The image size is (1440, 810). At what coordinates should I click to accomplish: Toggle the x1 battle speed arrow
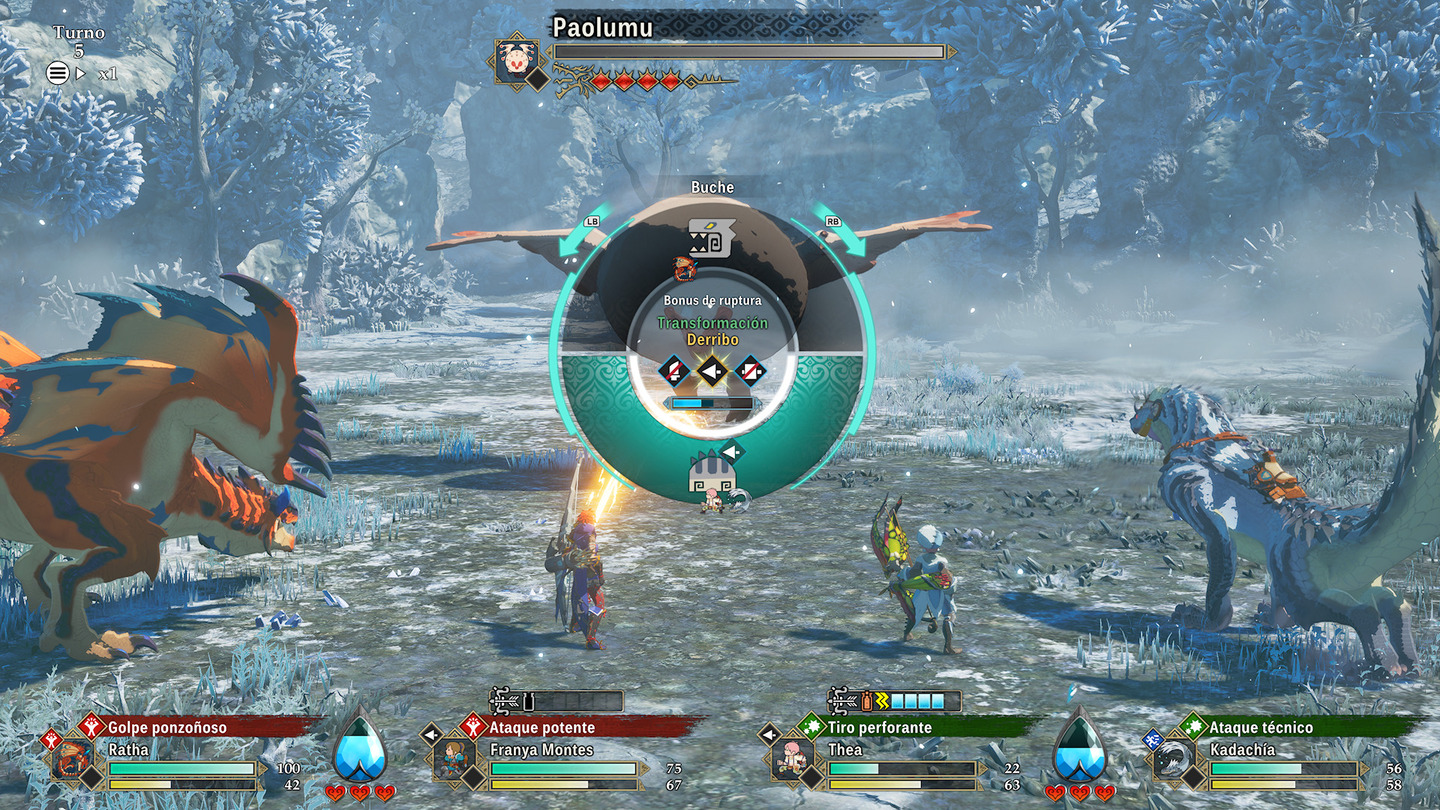(82, 73)
